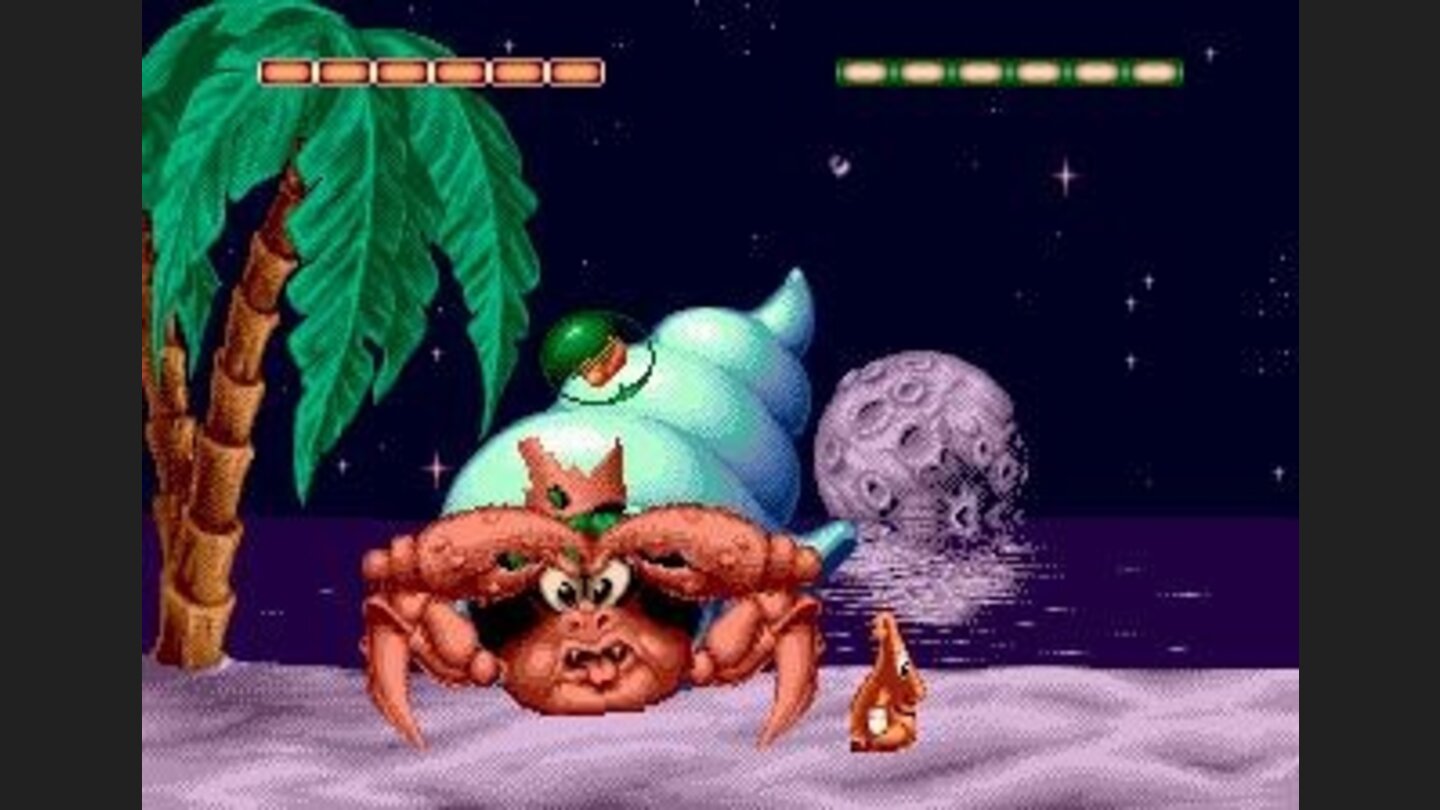Click the first segment of the orange health bar

point(287,69)
